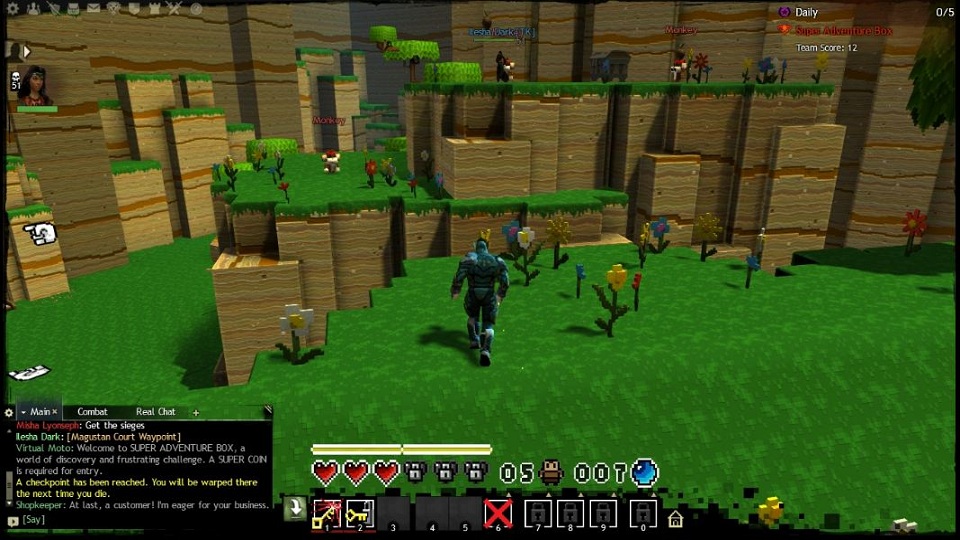Open chat options gear icon
The image size is (960, 540).
click(9, 412)
